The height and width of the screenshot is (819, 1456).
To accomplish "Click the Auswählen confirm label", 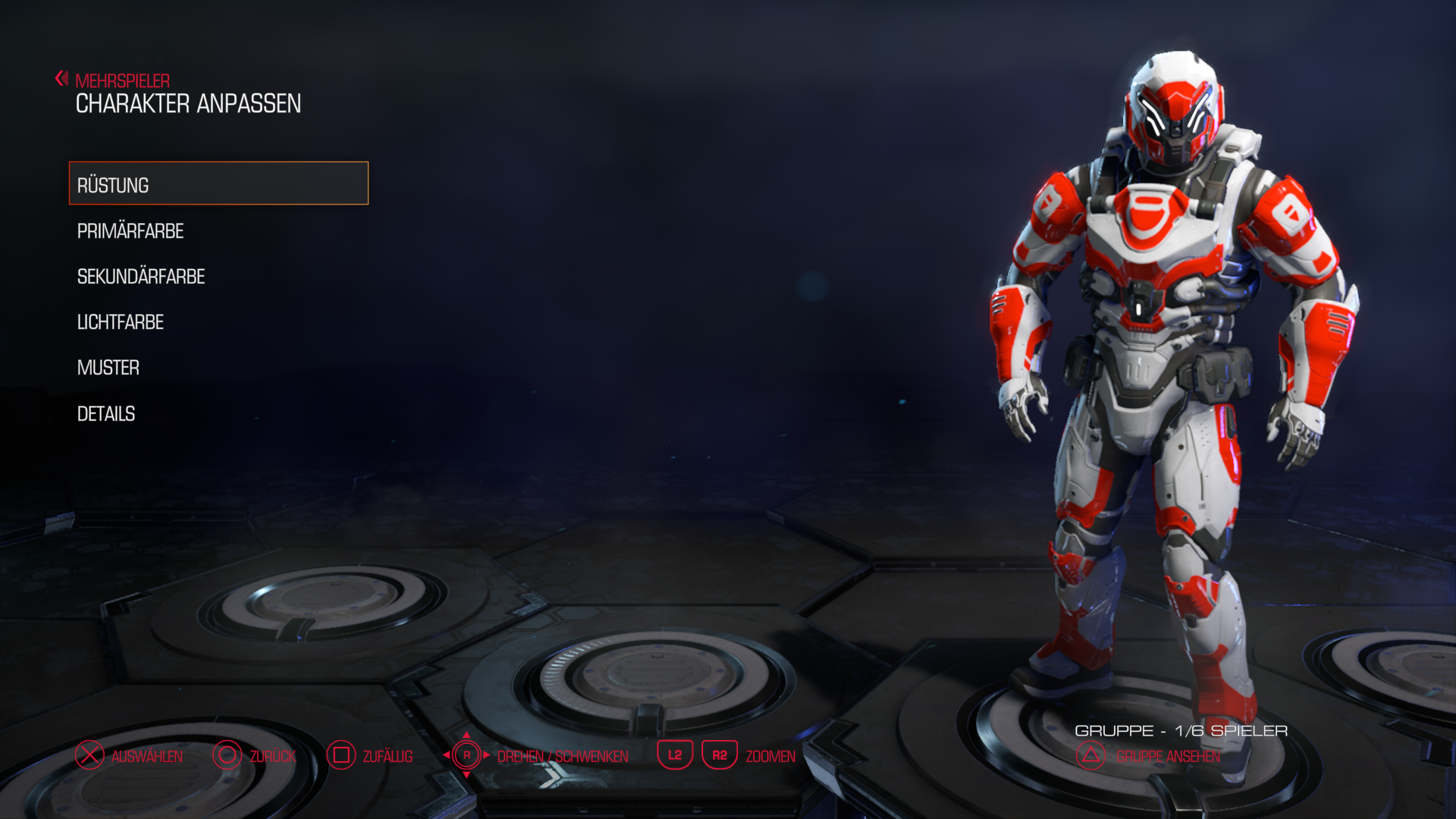I will (x=146, y=756).
